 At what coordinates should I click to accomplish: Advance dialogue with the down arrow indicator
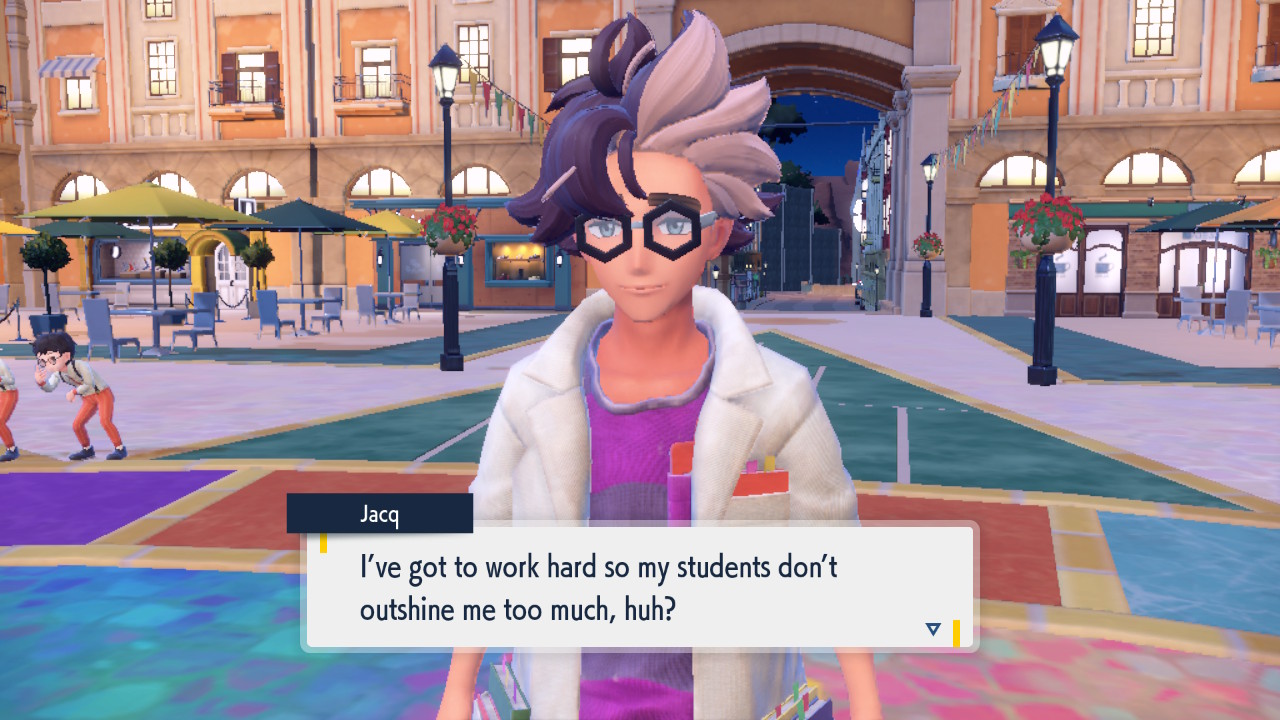(933, 629)
